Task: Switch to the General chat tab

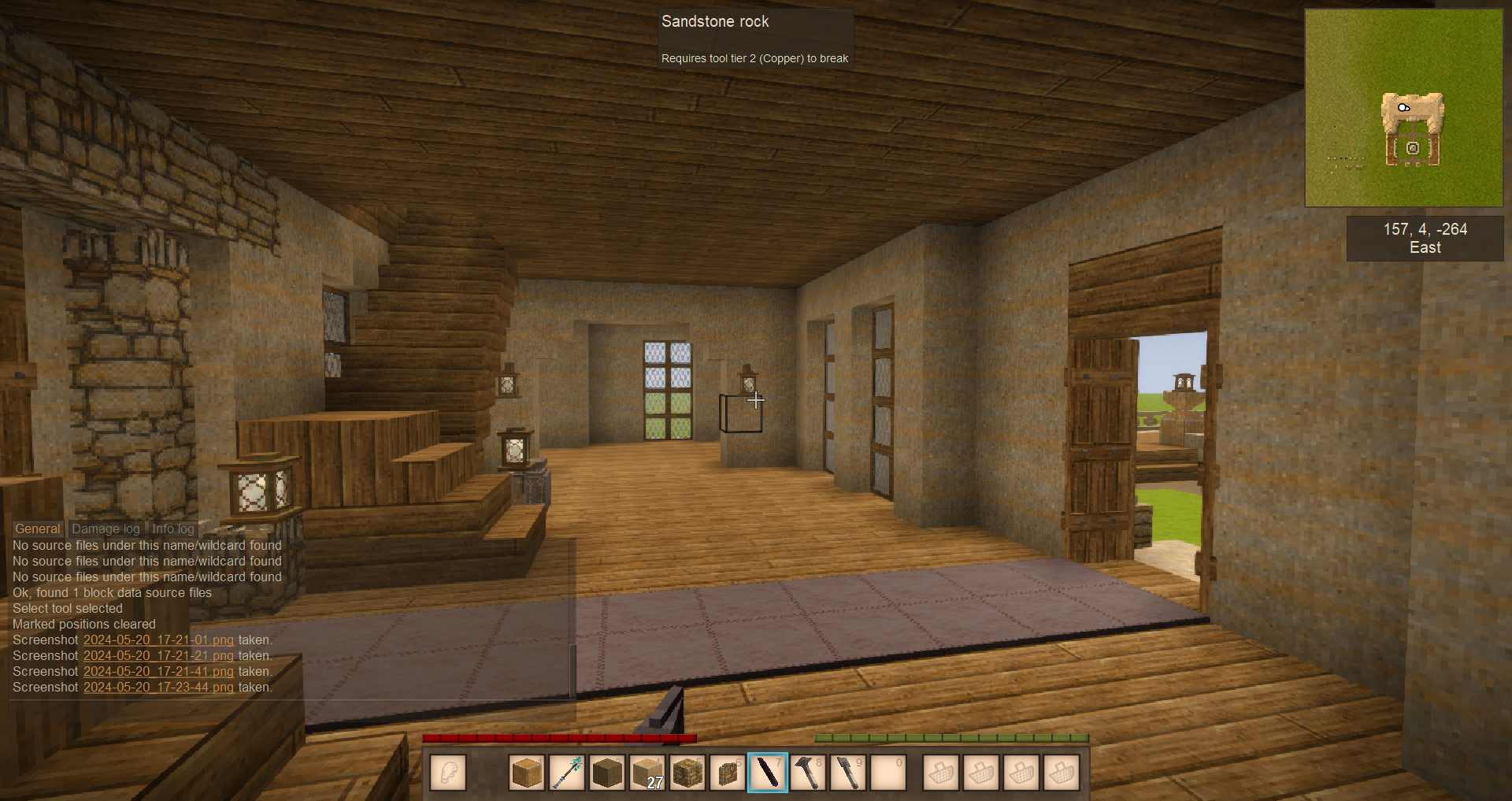Action: 38,529
